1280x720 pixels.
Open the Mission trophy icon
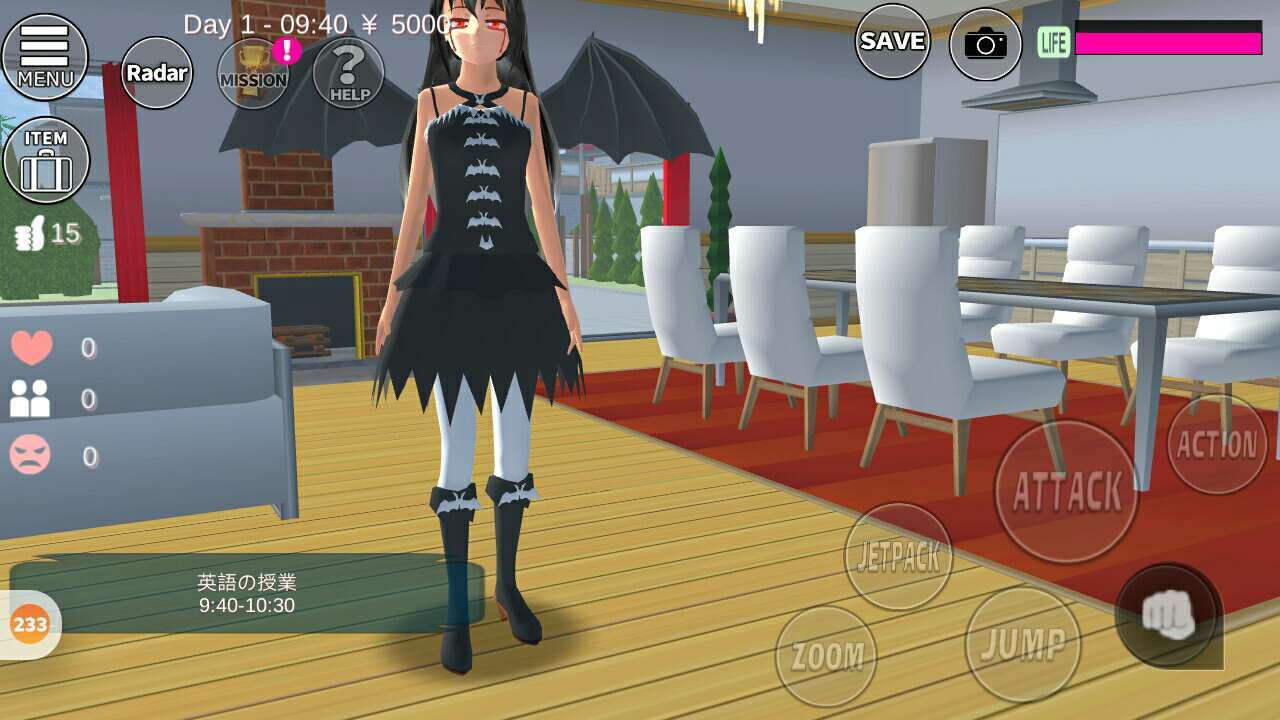click(x=253, y=72)
